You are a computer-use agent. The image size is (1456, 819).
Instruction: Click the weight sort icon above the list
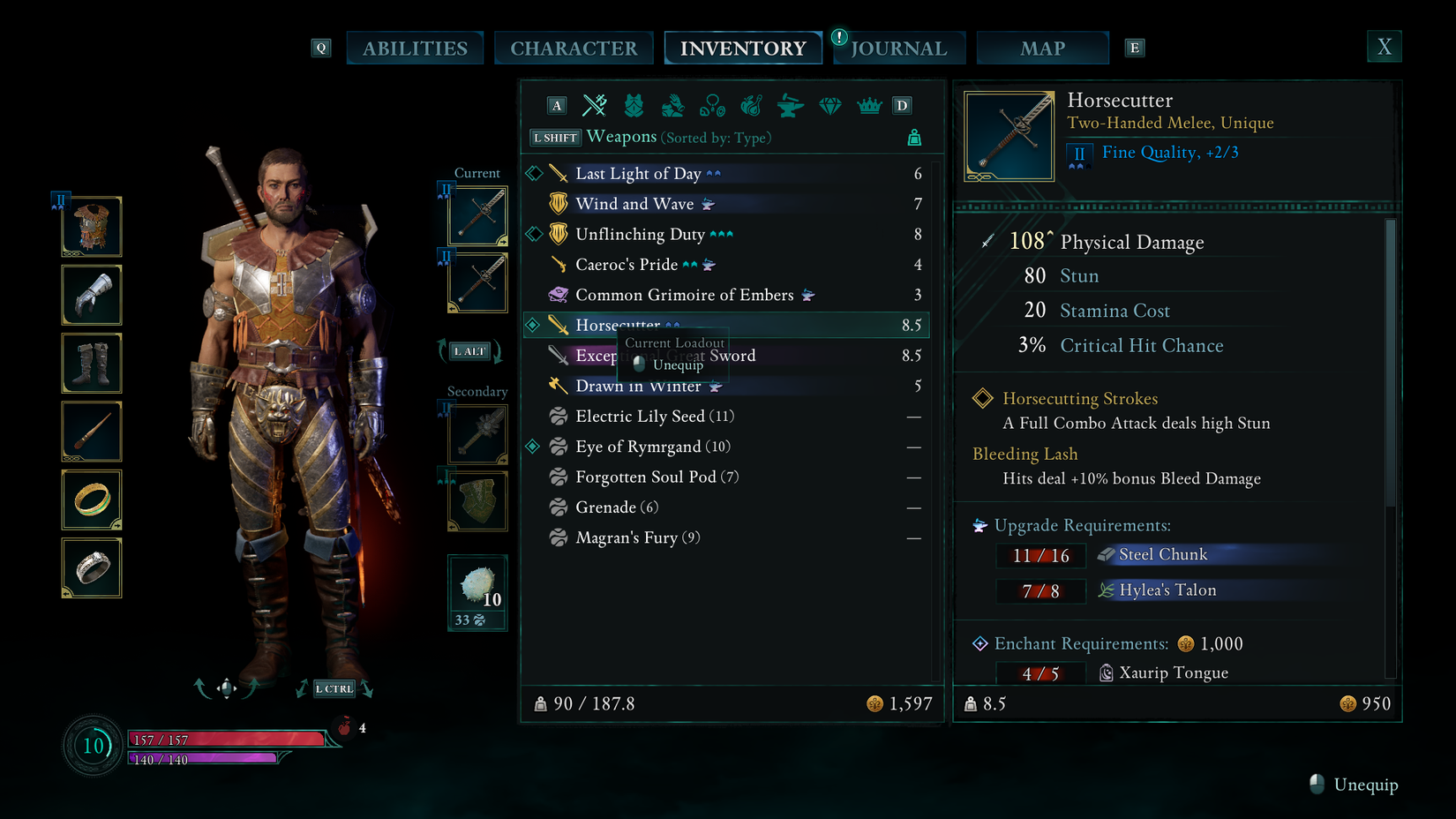tap(914, 138)
